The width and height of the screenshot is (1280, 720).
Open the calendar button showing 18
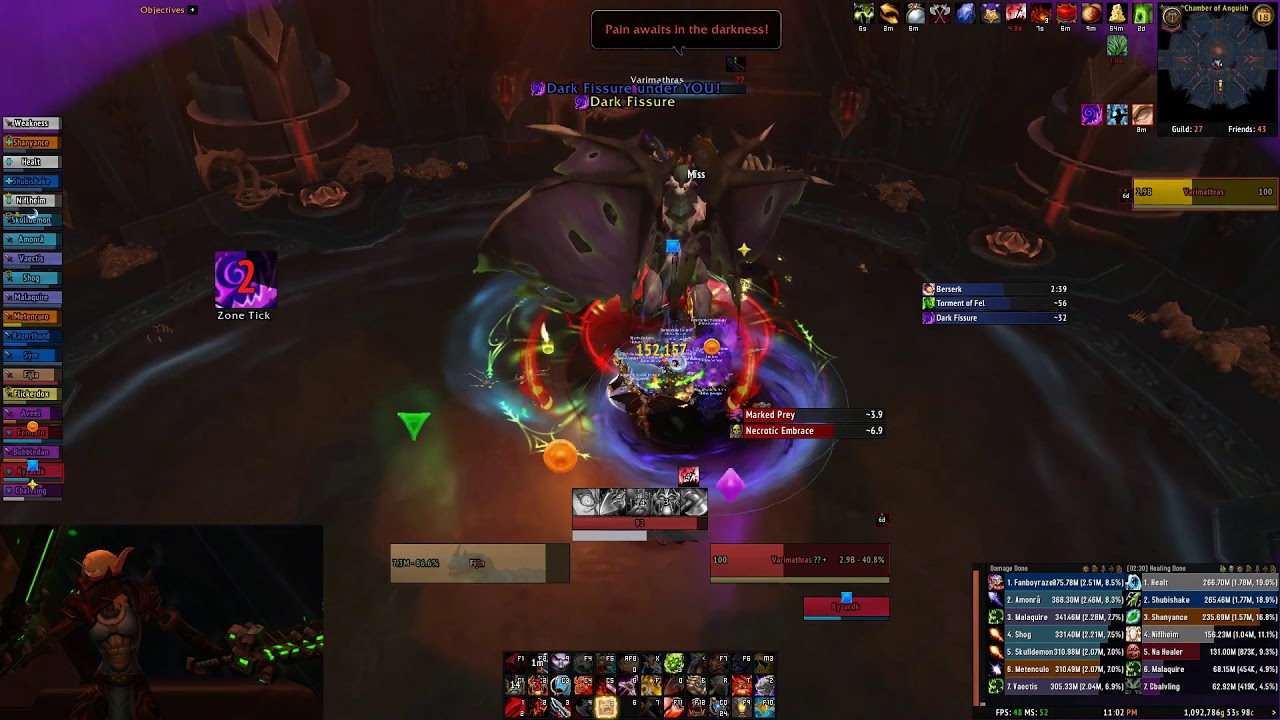(1263, 17)
